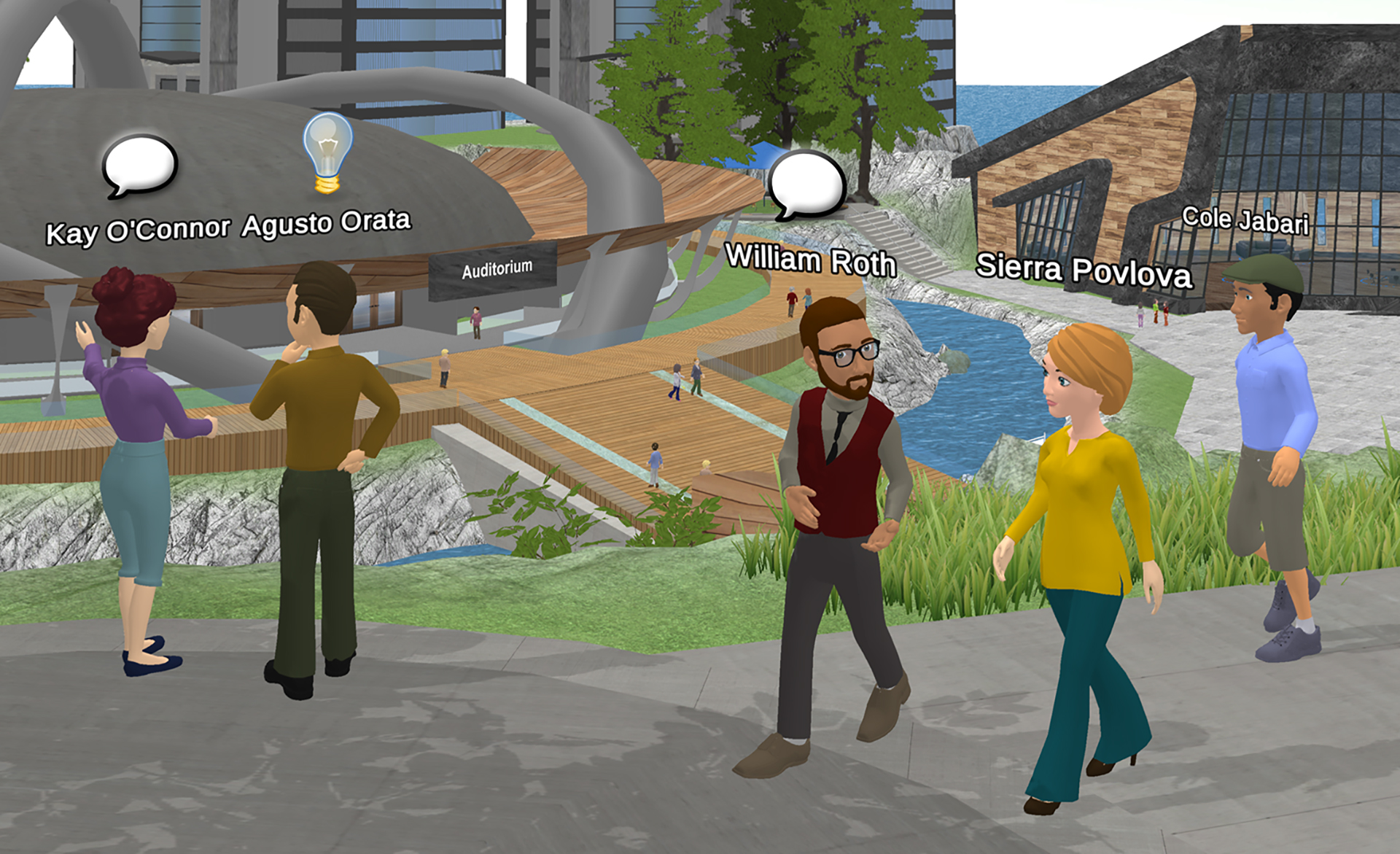Click the speech bubble above Kay O'Connor
Screen dimensions: 1400x854
pos(139,166)
